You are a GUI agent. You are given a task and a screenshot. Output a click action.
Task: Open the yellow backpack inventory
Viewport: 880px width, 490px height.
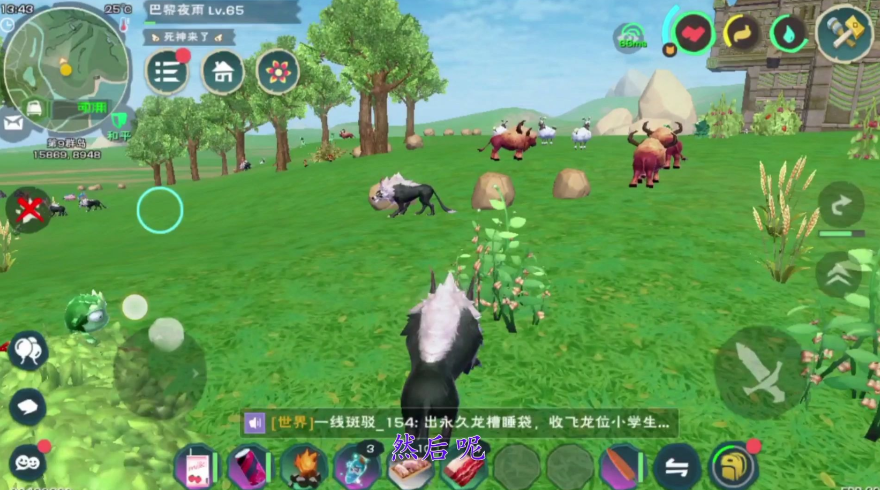pos(733,466)
